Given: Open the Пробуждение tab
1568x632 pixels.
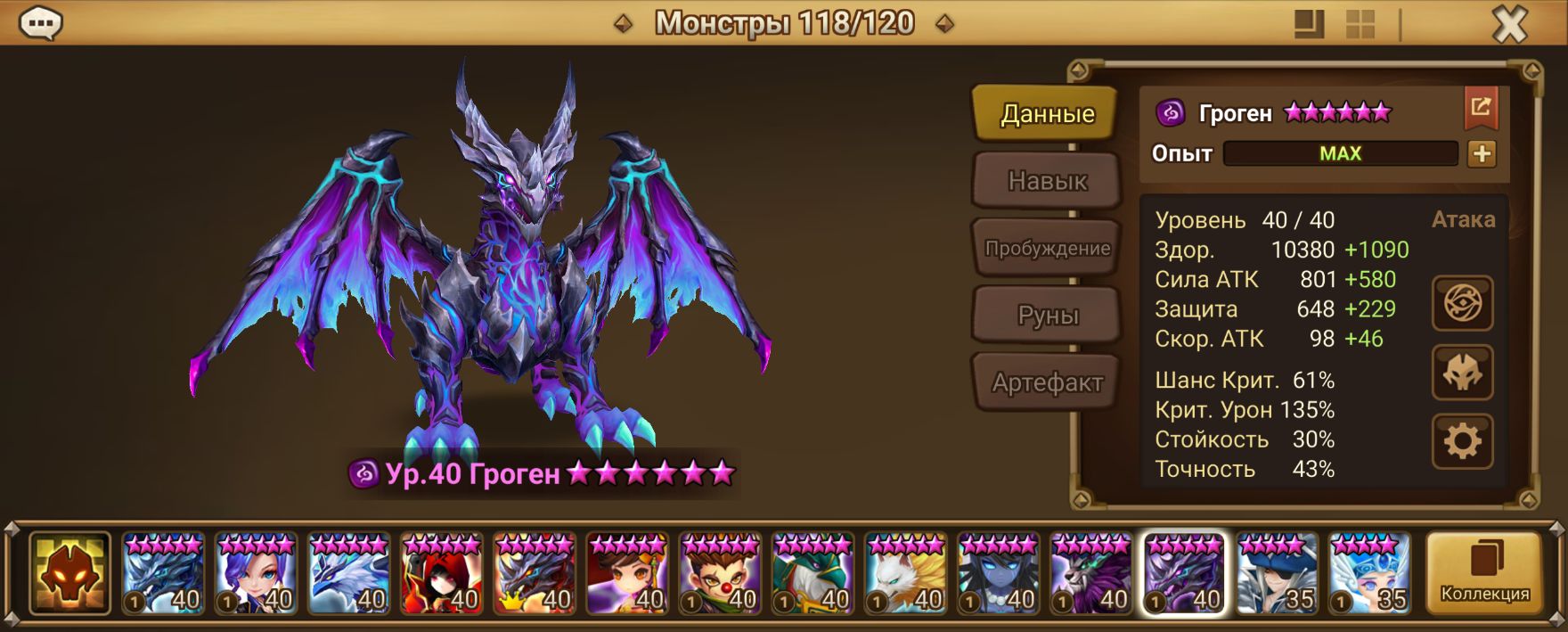Looking at the screenshot, I should (x=1047, y=249).
